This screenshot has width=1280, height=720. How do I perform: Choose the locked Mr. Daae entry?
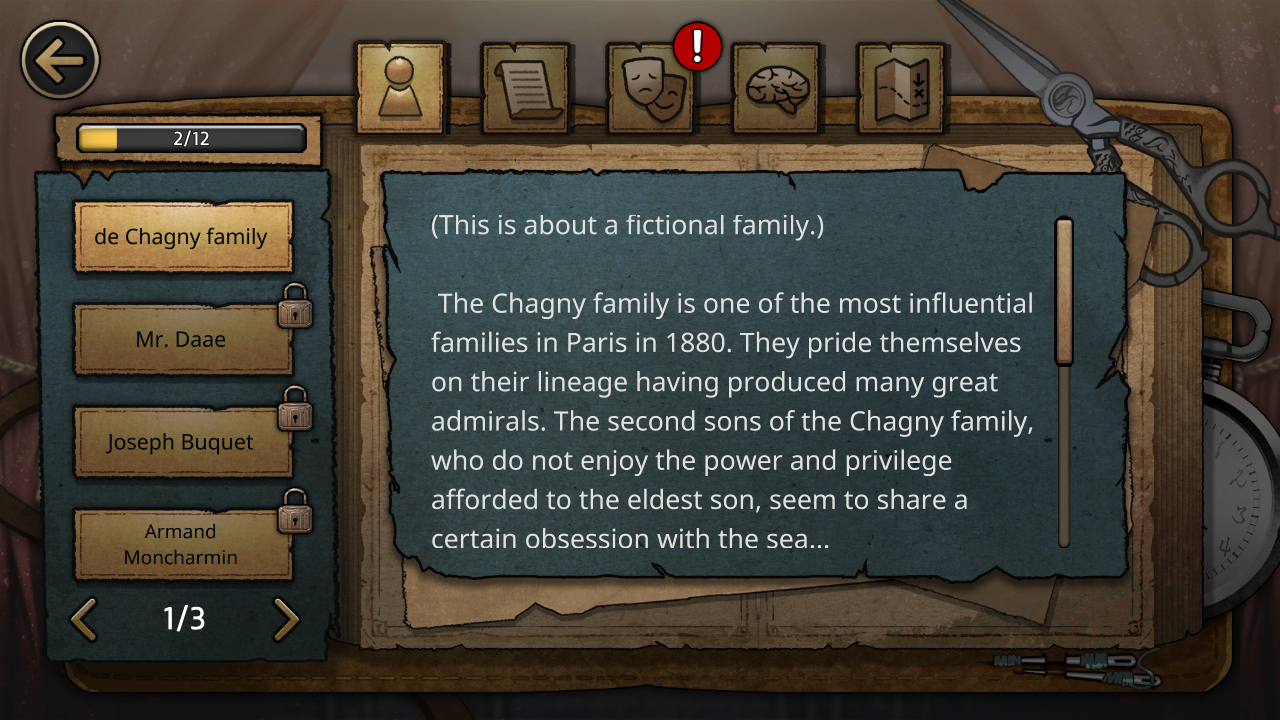[x=182, y=340]
